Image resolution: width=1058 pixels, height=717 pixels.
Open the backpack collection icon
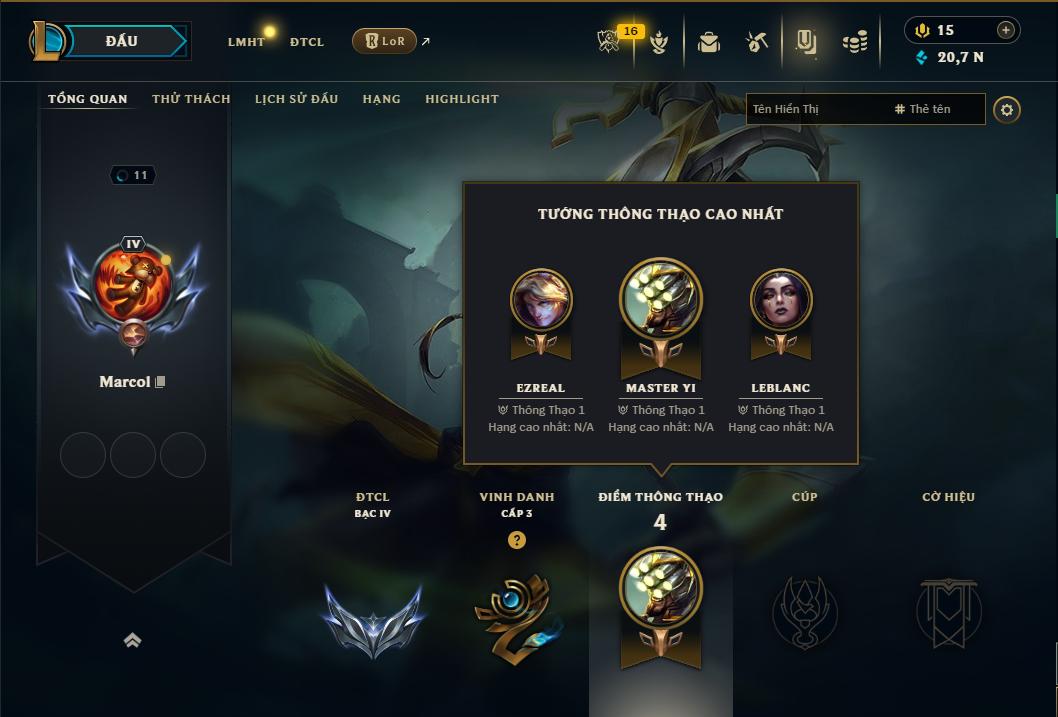click(709, 42)
